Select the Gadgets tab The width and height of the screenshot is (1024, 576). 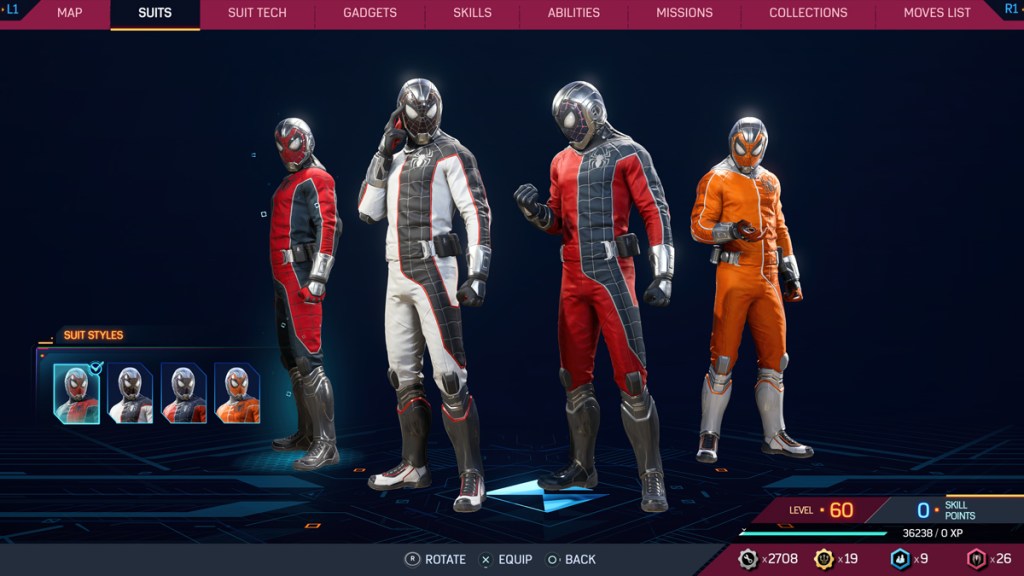[370, 13]
